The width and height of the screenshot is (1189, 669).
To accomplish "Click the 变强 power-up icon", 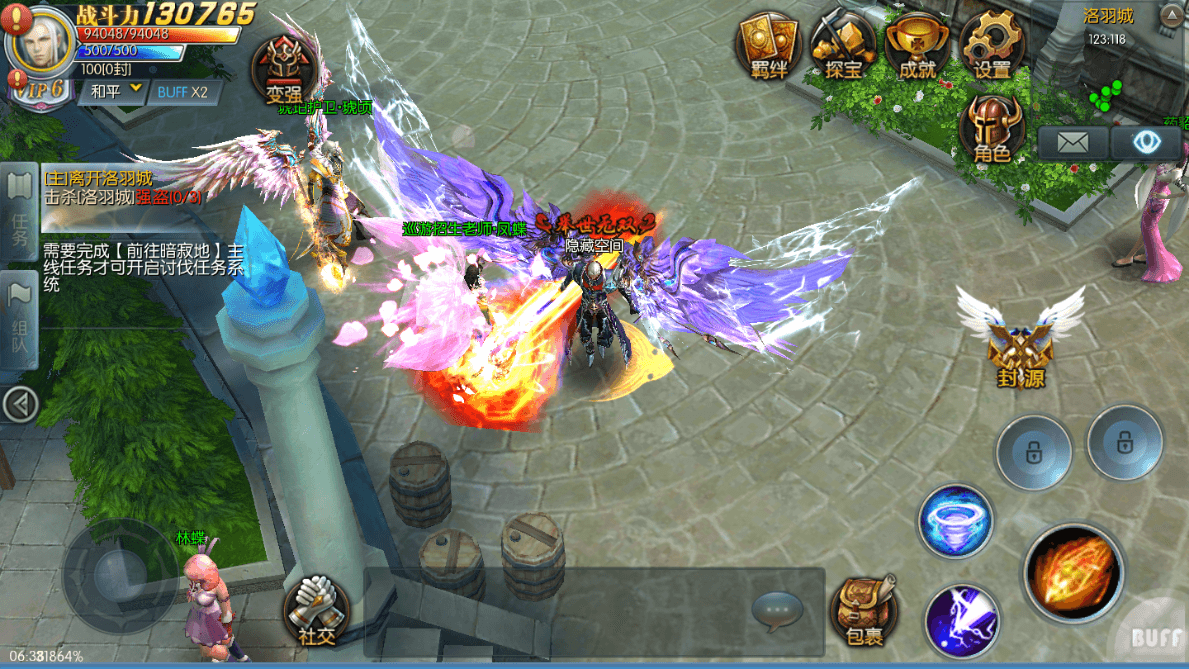I will pos(290,70).
